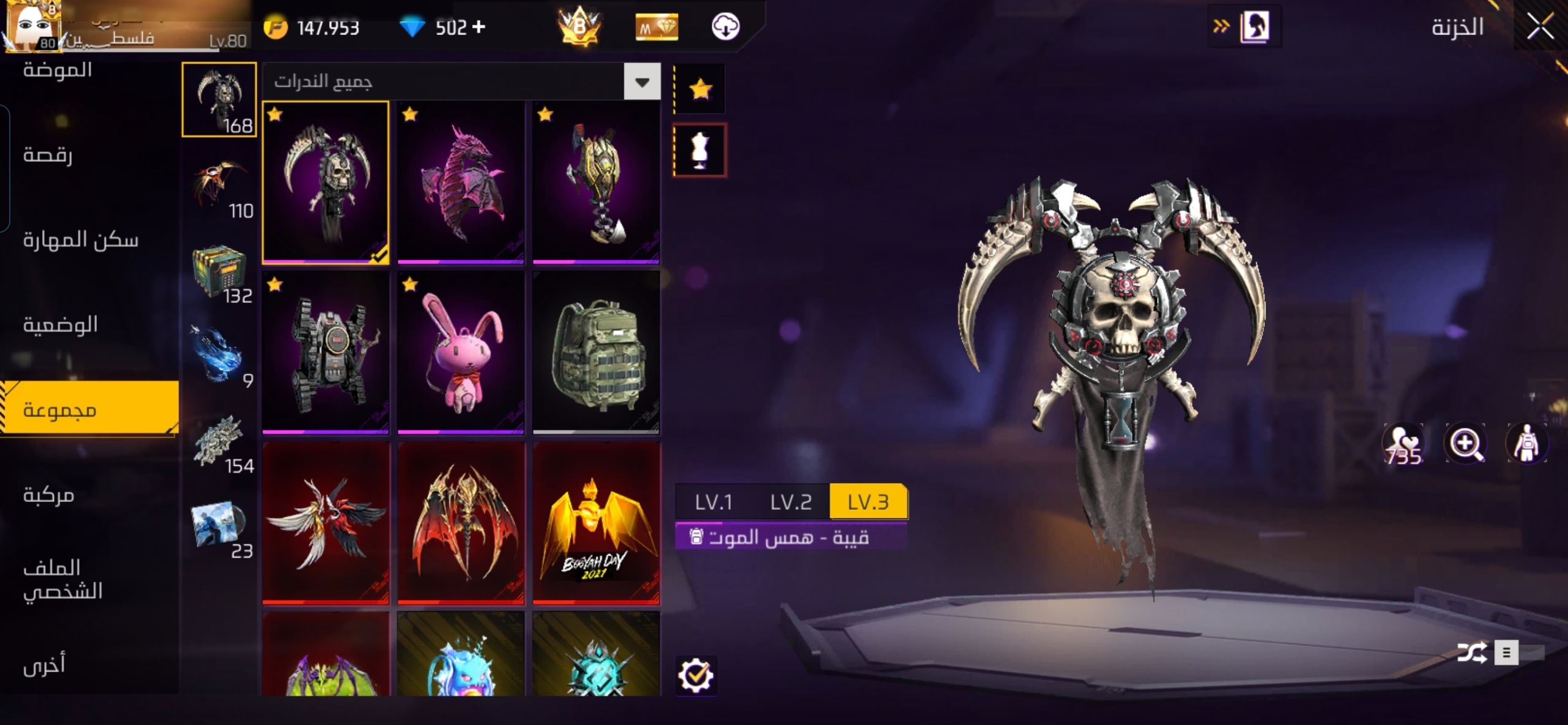
Task: Open the rarity filter dropdown جميع الندرات
Action: 642,82
